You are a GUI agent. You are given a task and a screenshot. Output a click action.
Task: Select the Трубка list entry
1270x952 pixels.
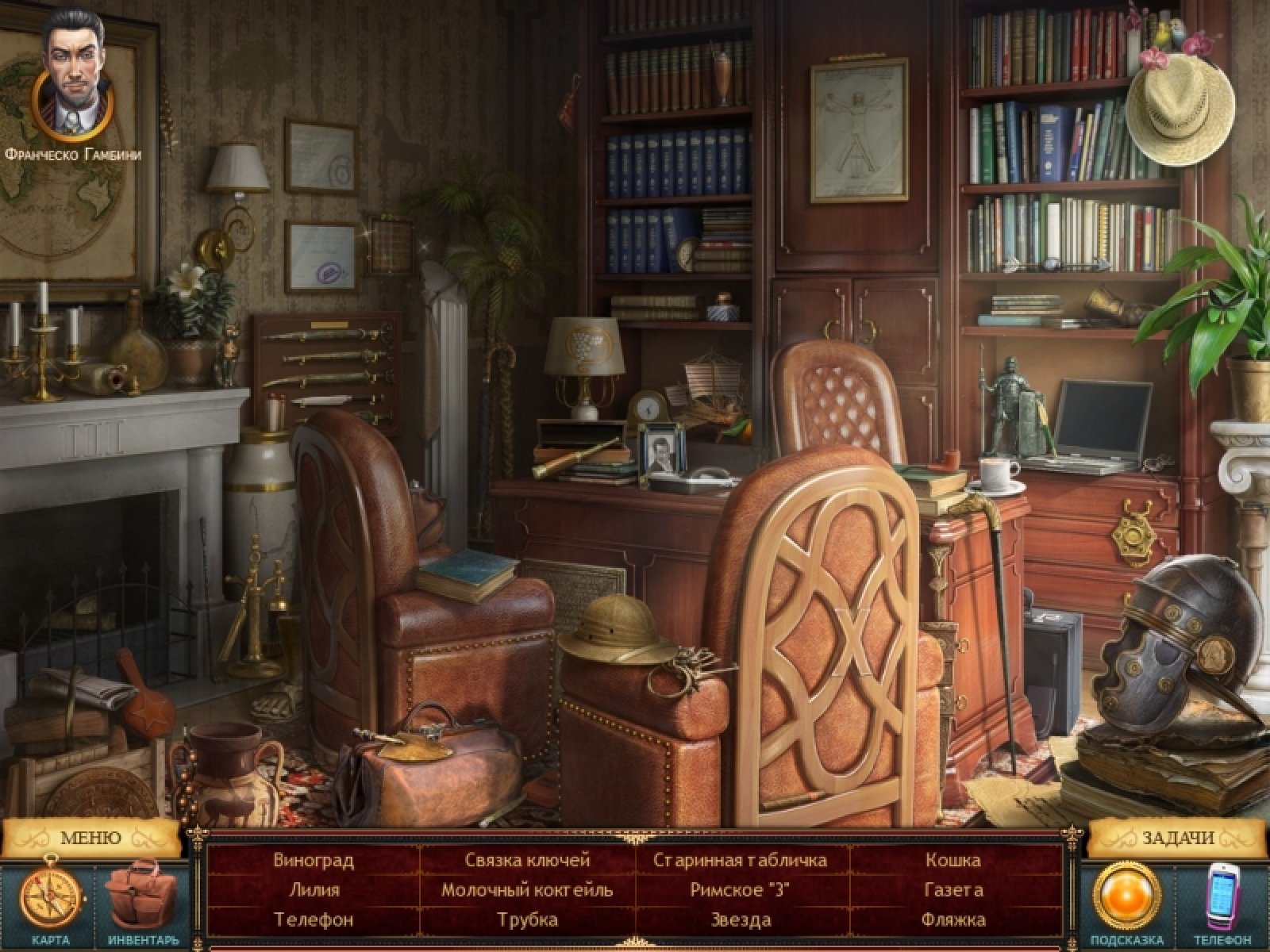[527, 920]
